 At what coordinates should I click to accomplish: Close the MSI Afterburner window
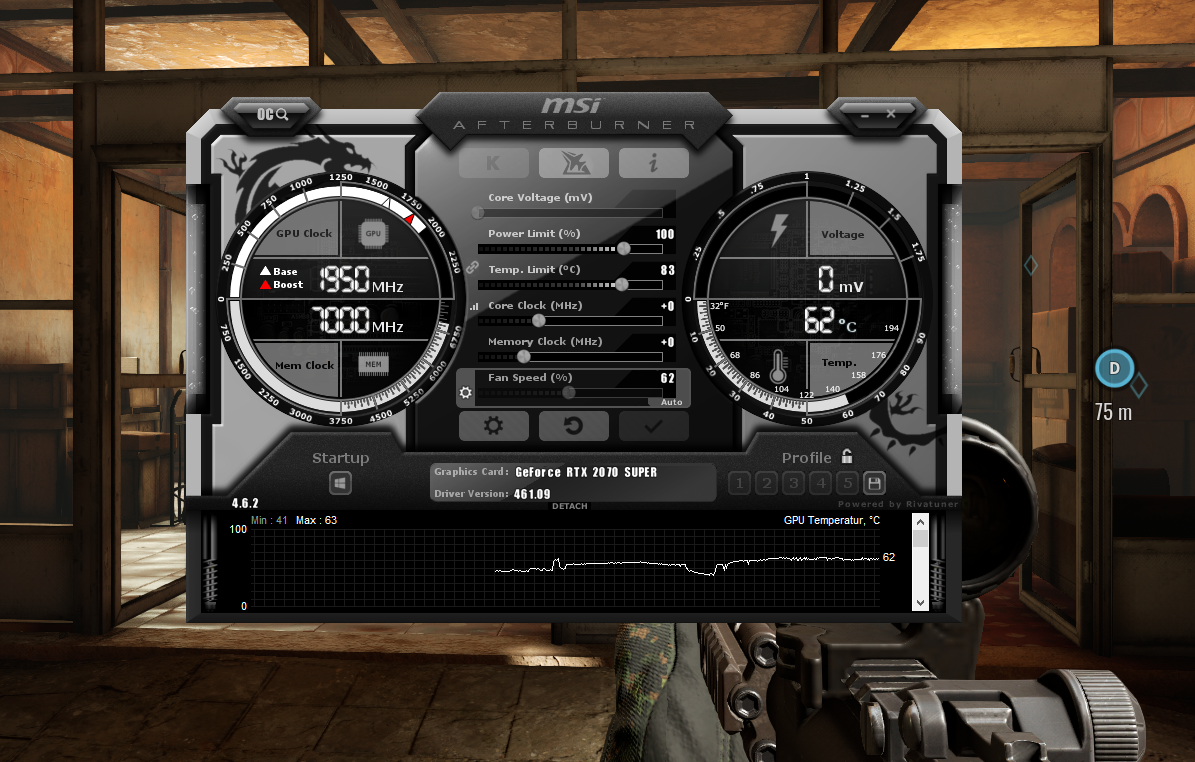coord(891,114)
